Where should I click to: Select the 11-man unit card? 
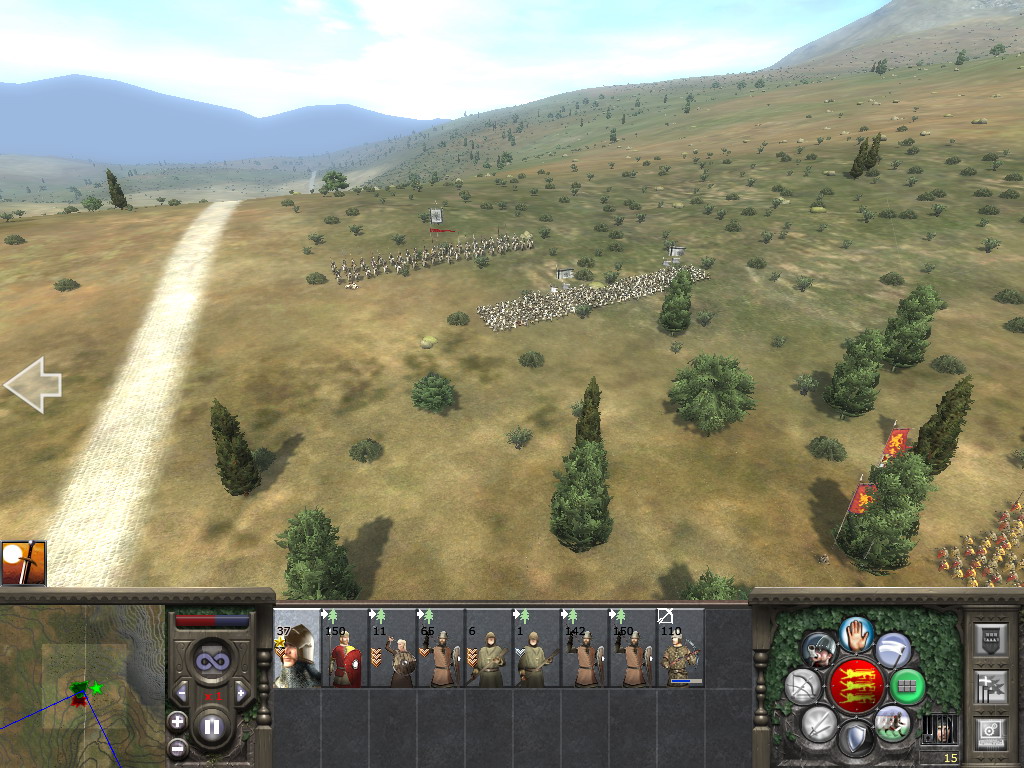(x=393, y=648)
